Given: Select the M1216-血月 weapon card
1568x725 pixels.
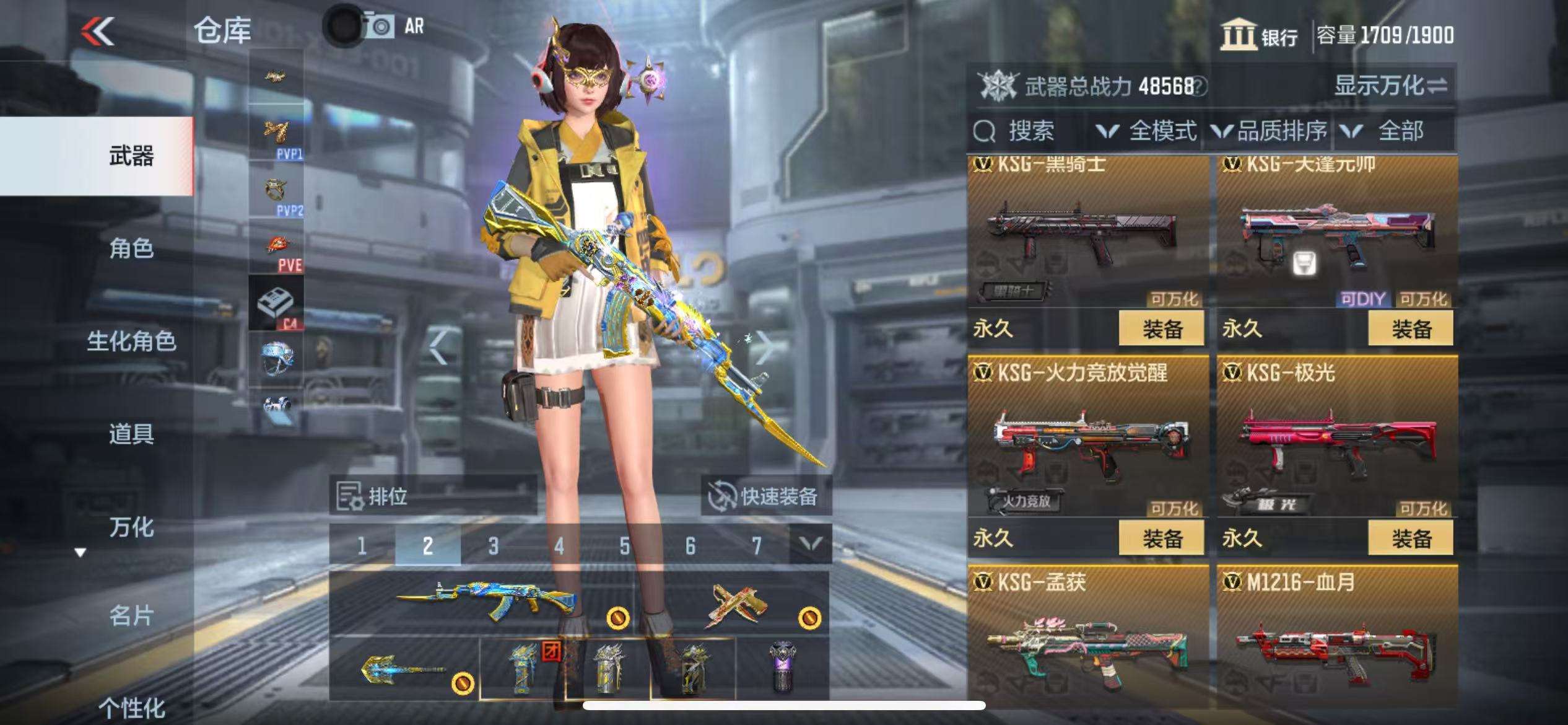Looking at the screenshot, I should tap(1336, 638).
